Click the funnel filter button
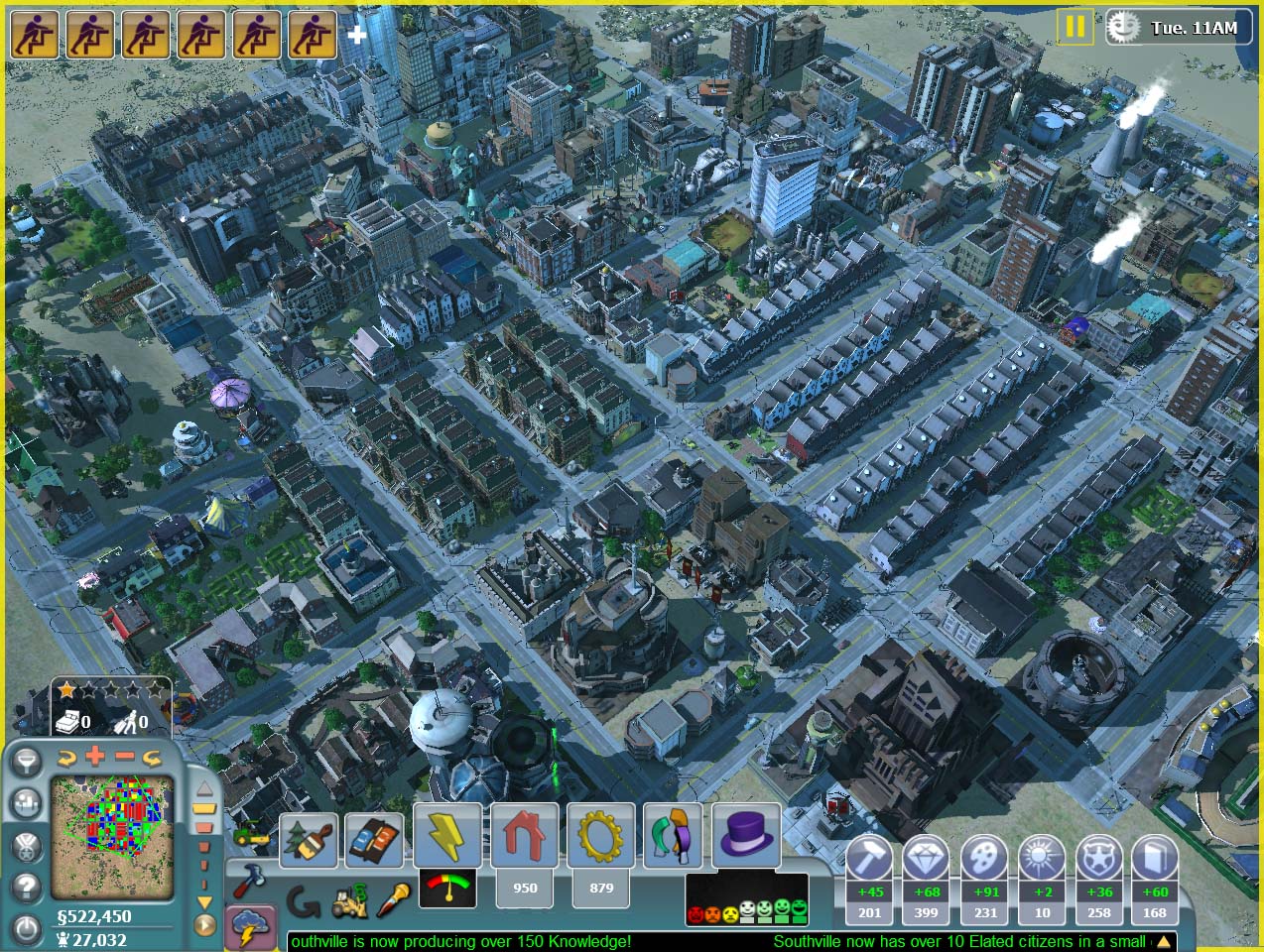Screen dimensions: 1264x952 [x=26, y=761]
